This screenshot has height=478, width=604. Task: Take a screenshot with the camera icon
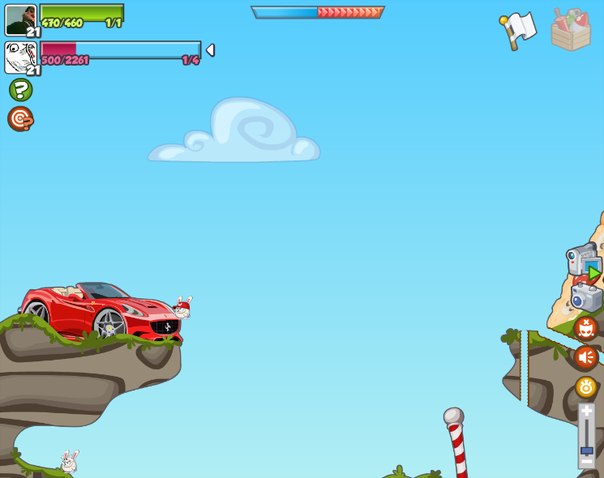pos(586,296)
